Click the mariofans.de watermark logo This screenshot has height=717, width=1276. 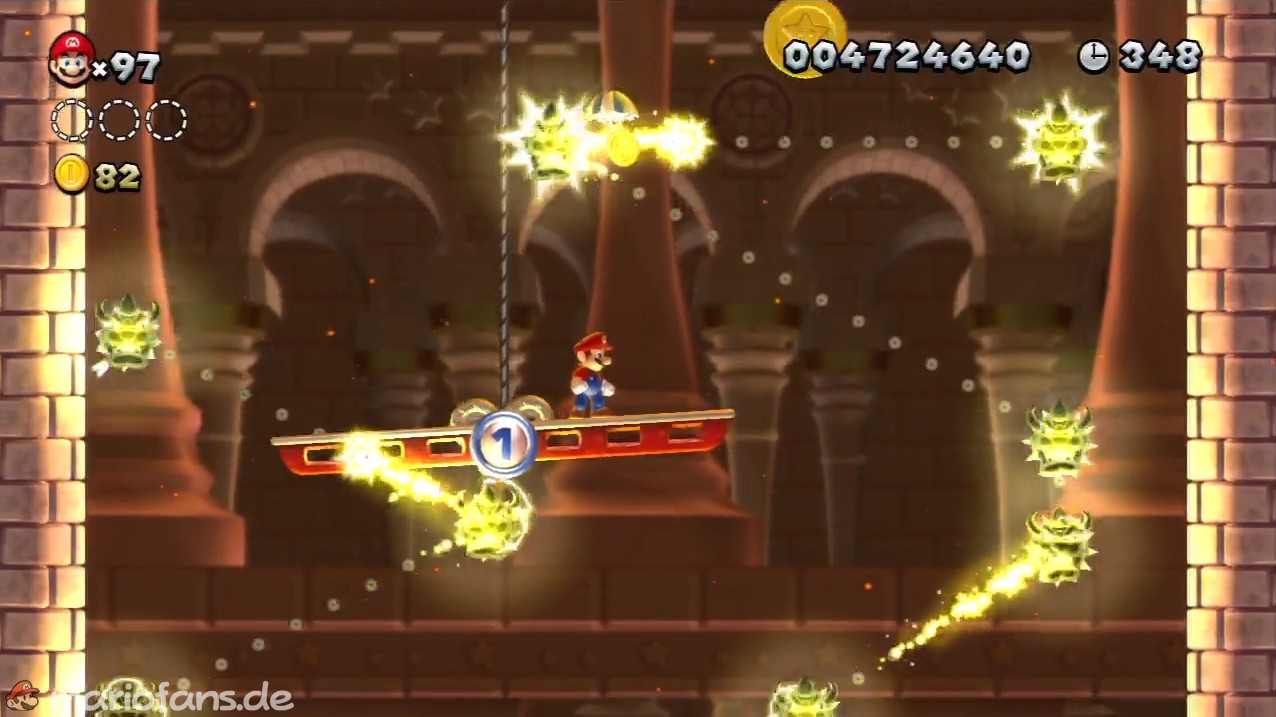tap(150, 697)
